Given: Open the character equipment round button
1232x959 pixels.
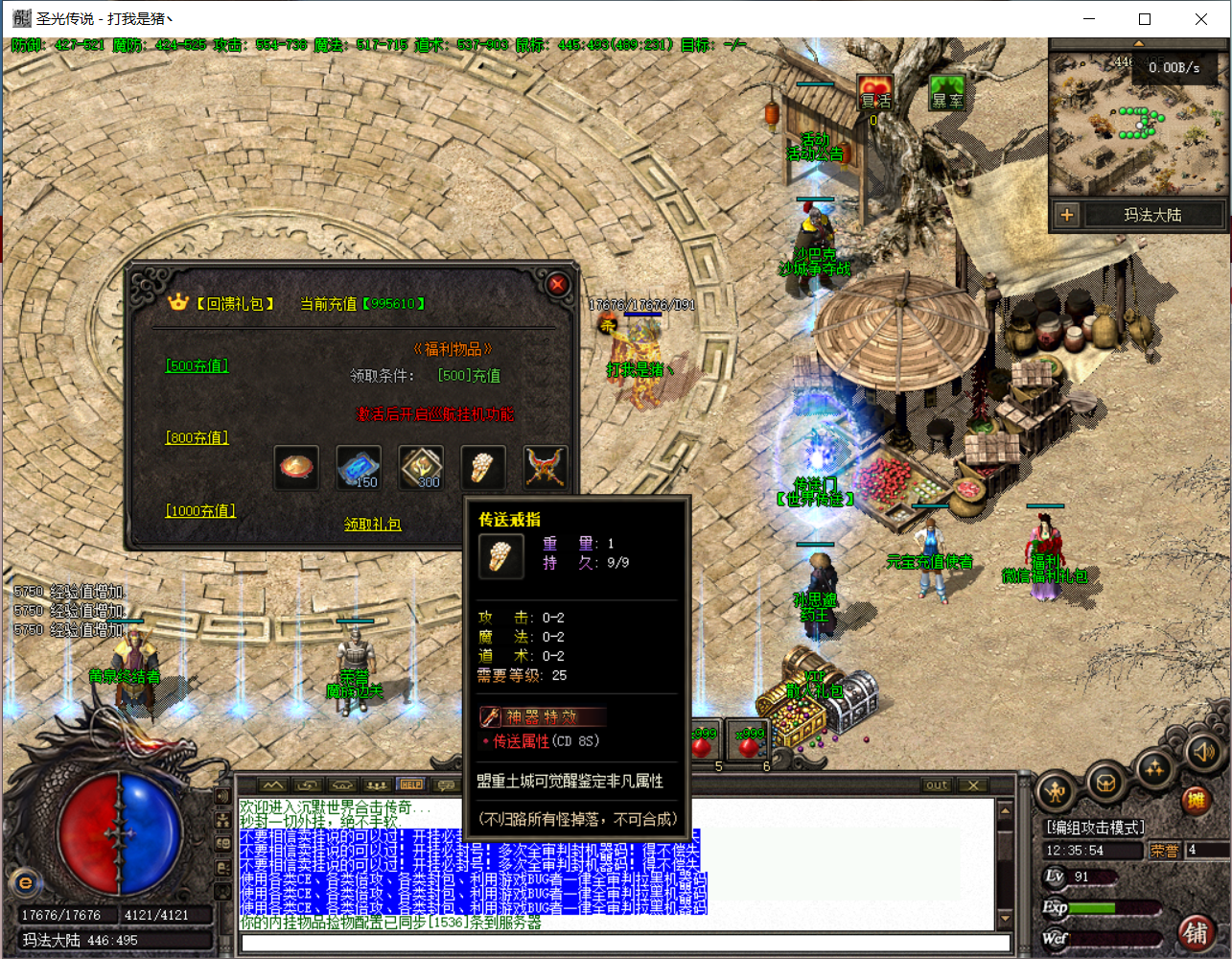Looking at the screenshot, I should click(x=1057, y=792).
